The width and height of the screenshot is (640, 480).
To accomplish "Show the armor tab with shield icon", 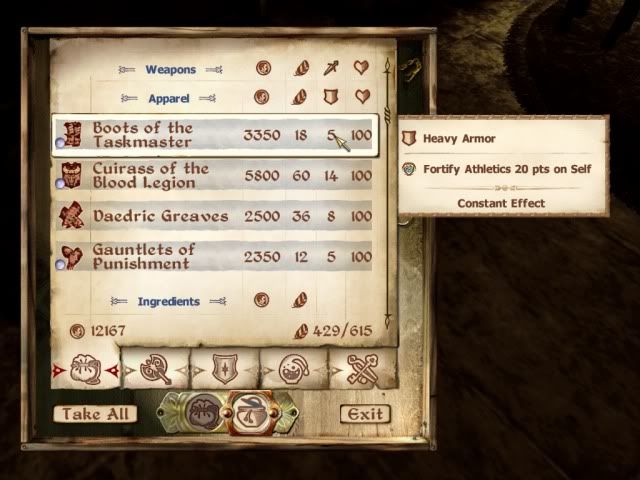I will tap(225, 369).
